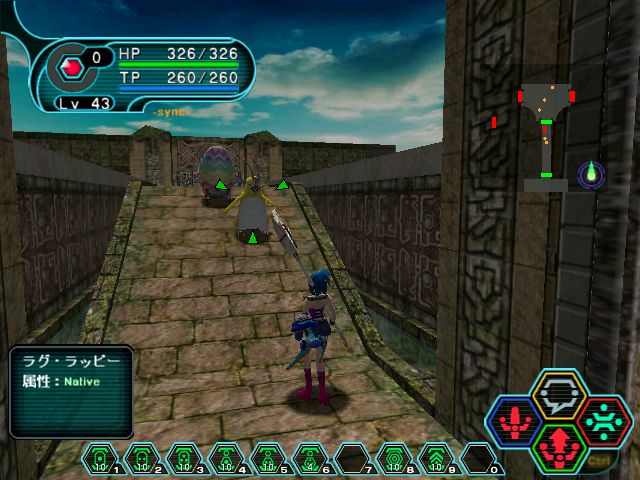Use the double chevron item in slot 9
Viewport: 640px width, 480px height.
436,461
